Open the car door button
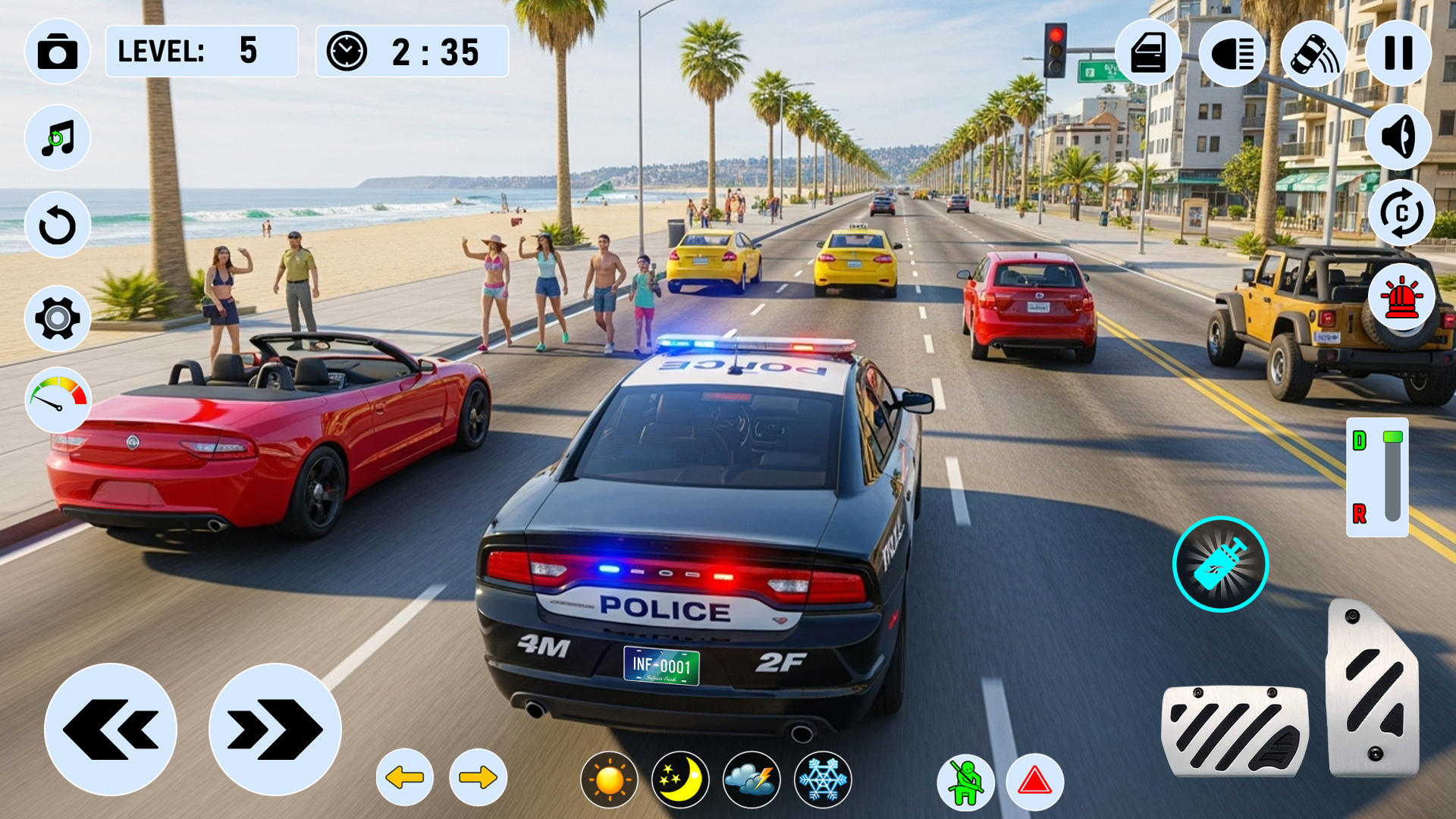Viewport: 1456px width, 819px height. click(x=1148, y=53)
